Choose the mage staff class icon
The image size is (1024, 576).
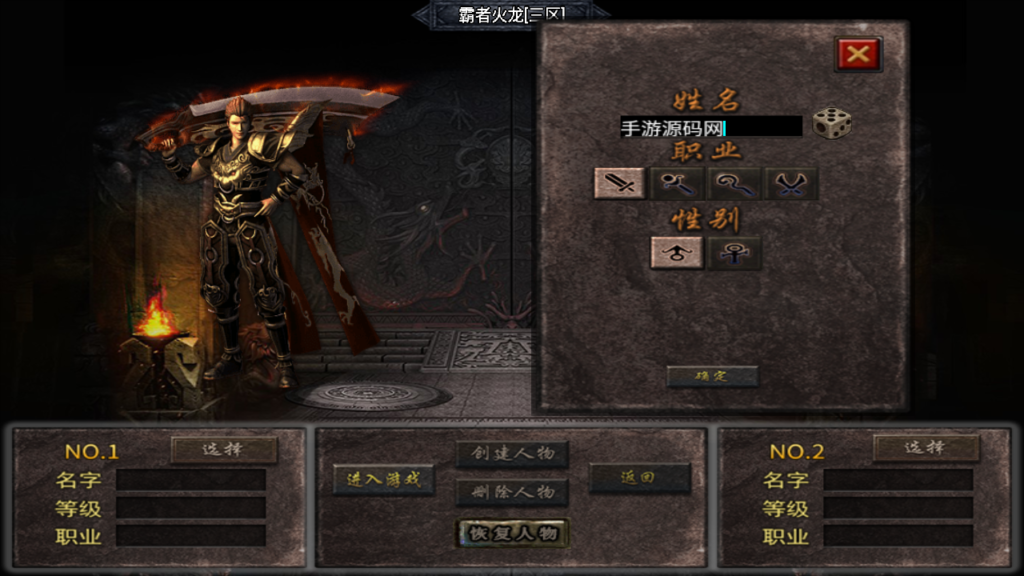pyautogui.click(x=676, y=183)
